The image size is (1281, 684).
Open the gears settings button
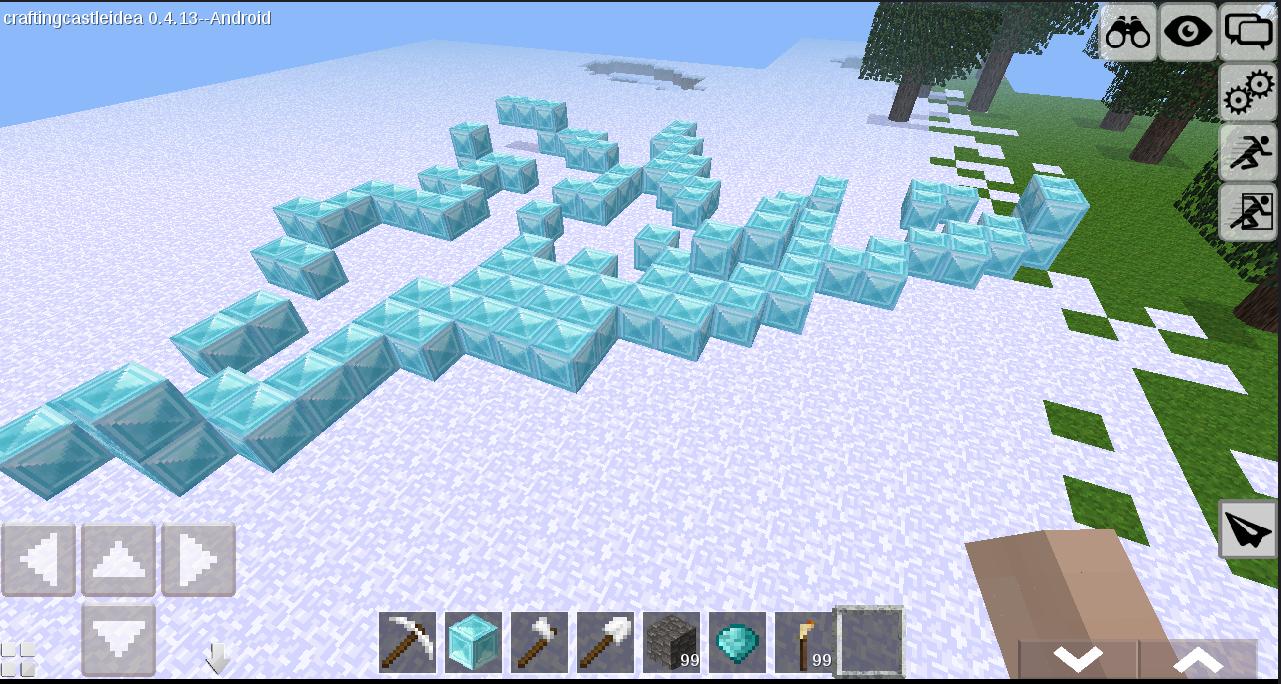(x=1248, y=95)
